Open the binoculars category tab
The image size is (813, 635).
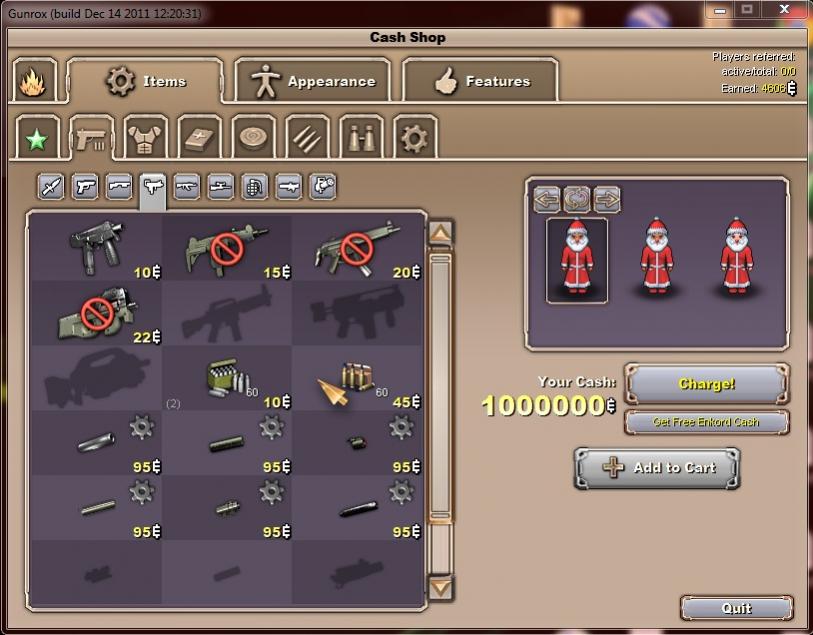[x=361, y=138]
